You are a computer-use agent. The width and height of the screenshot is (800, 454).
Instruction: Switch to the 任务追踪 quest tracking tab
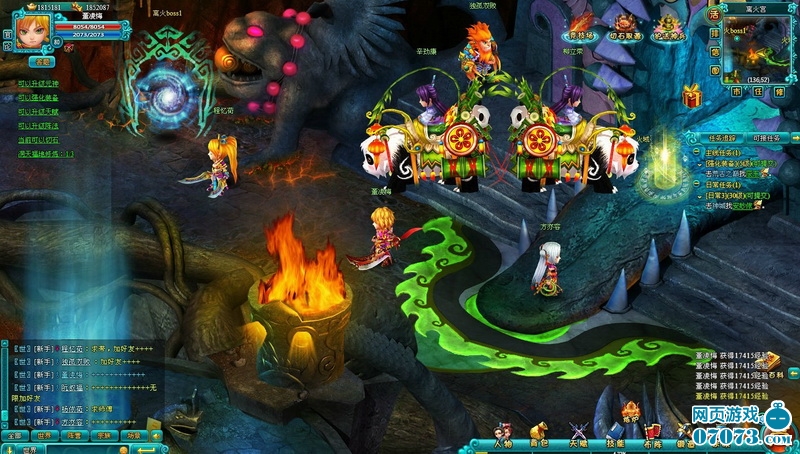coord(720,137)
